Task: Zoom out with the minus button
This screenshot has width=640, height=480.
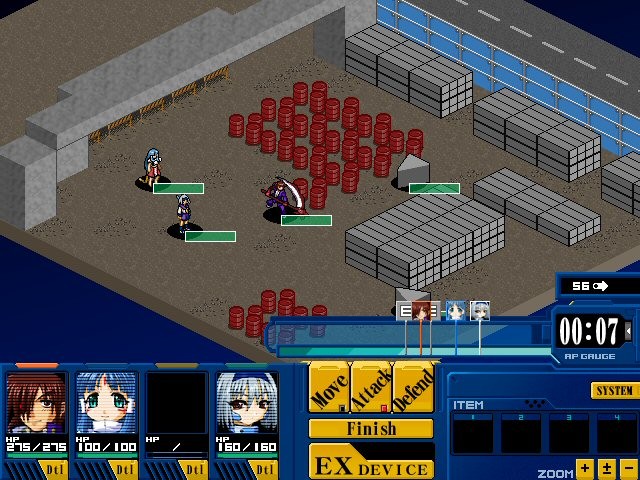Action: pyautogui.click(x=628, y=467)
